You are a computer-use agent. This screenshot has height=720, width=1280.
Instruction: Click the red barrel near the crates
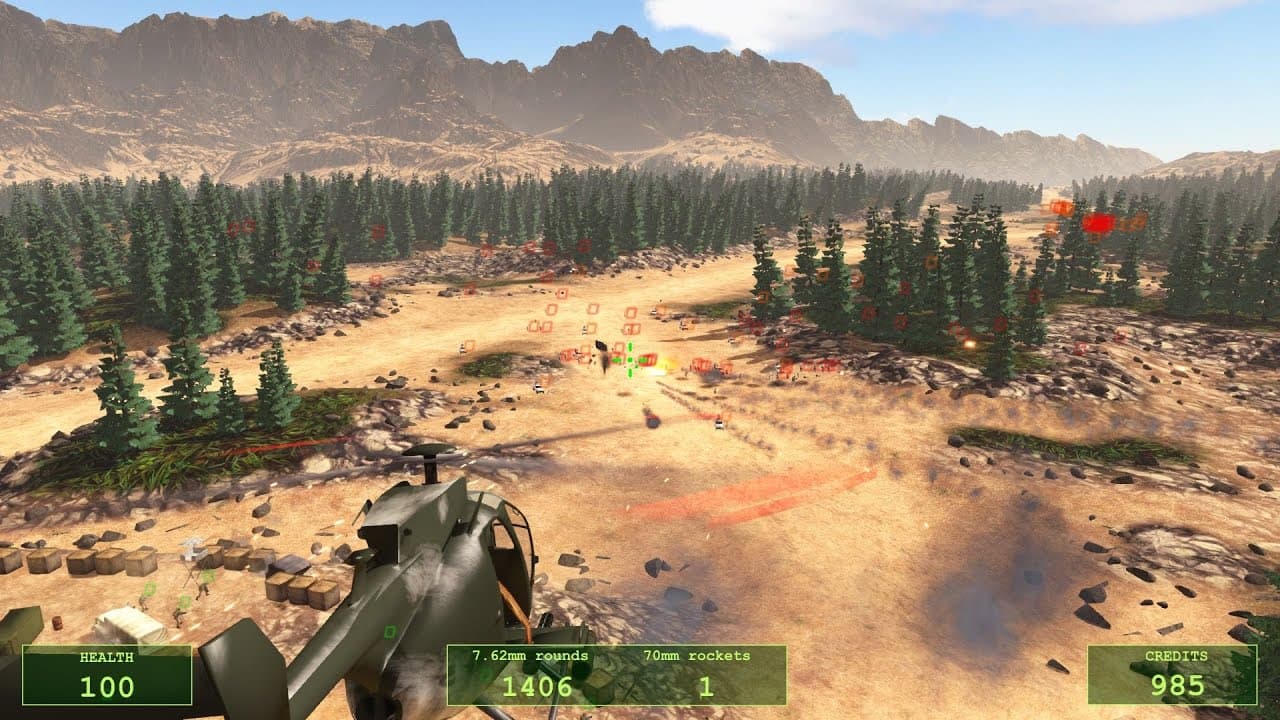[x=57, y=624]
